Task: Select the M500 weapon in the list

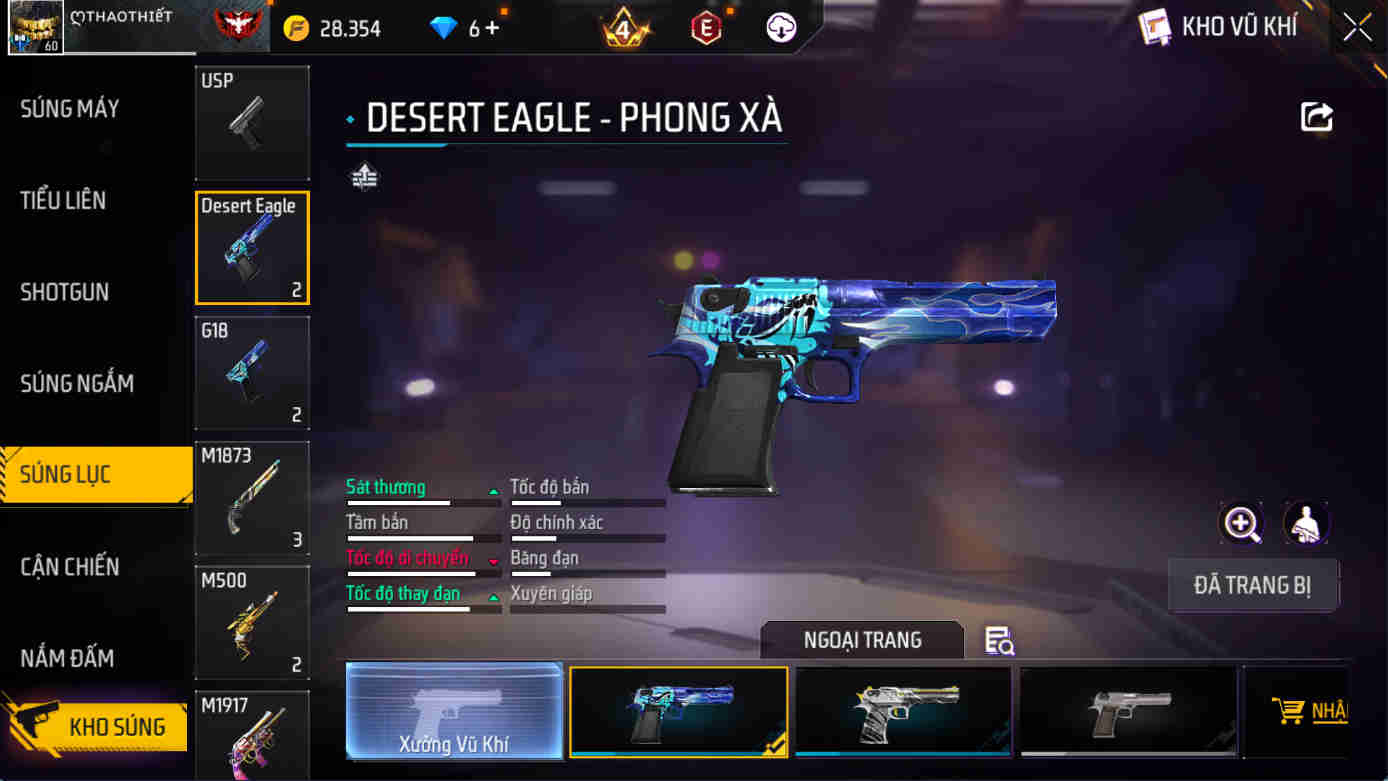Action: click(x=252, y=622)
